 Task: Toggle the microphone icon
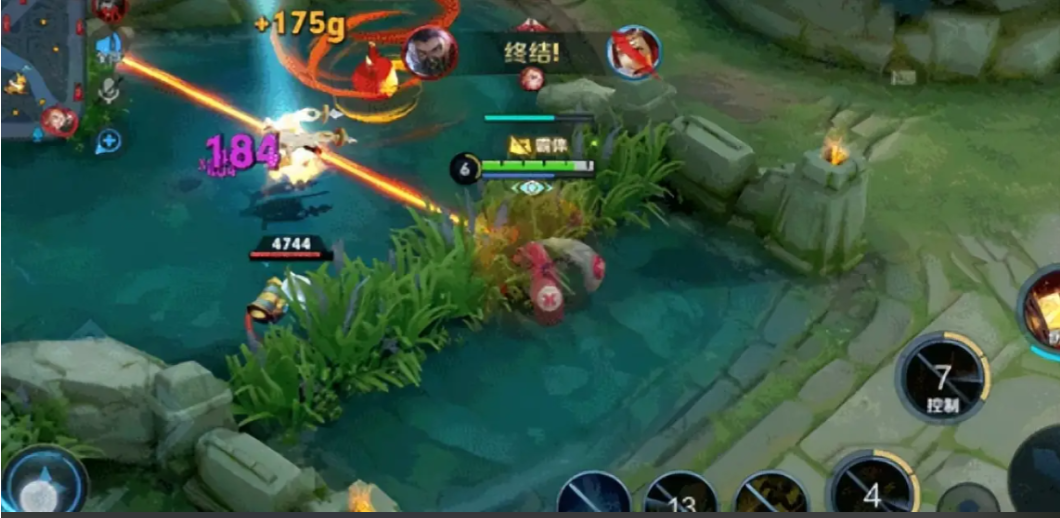coord(109,92)
